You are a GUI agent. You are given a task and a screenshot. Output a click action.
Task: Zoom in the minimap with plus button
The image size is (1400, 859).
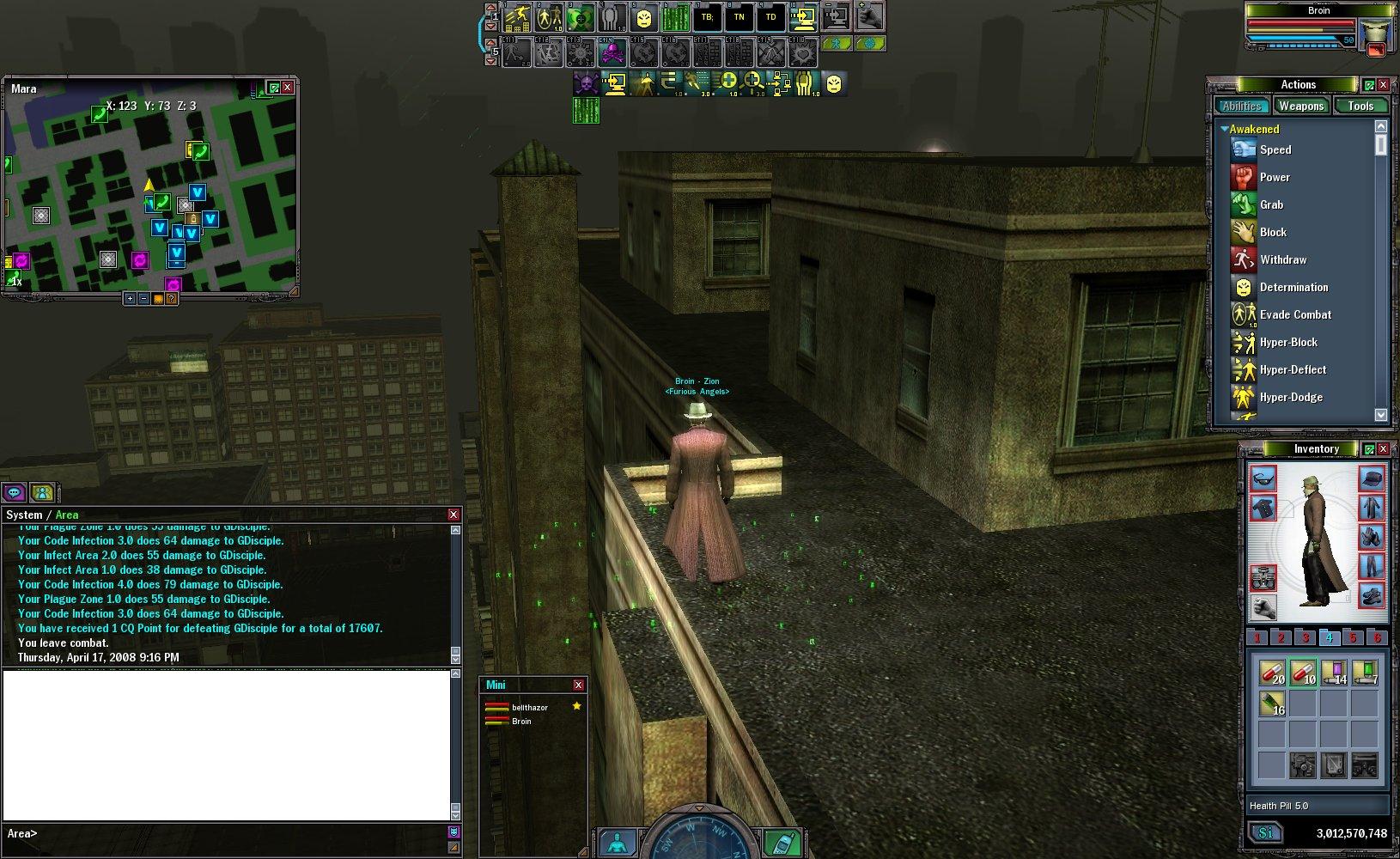pyautogui.click(x=130, y=299)
